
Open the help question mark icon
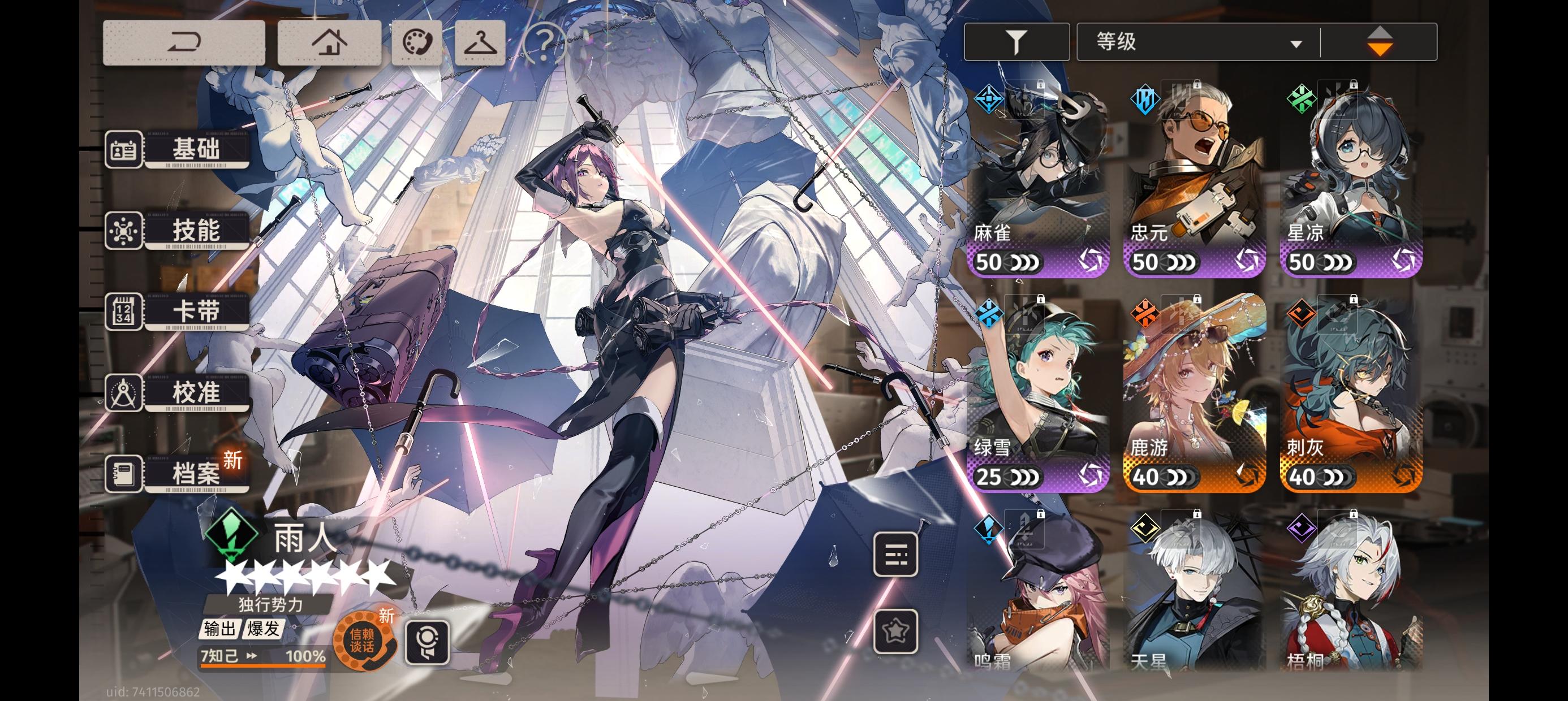(546, 42)
